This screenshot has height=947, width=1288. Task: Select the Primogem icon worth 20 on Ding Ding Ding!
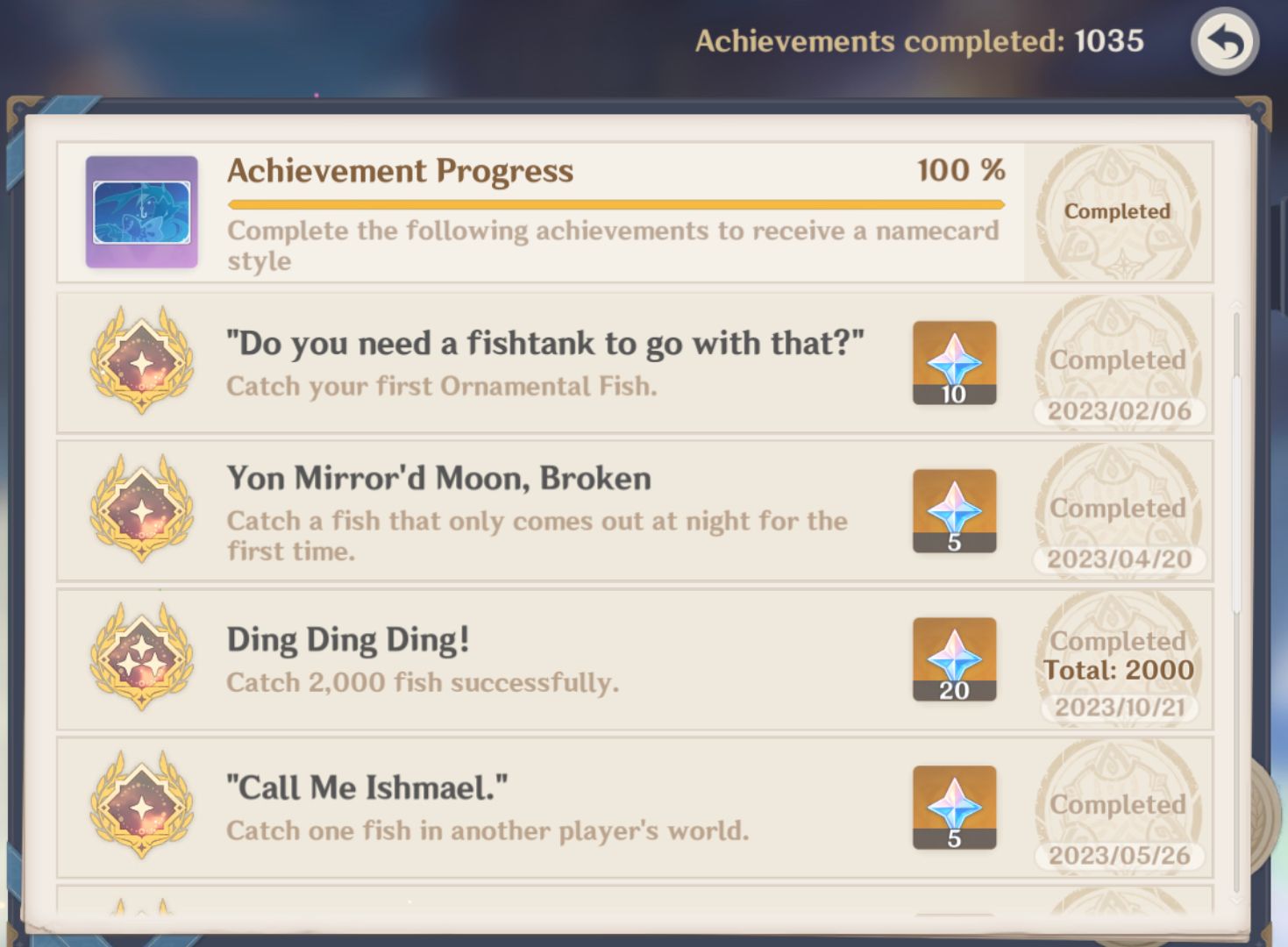click(x=954, y=659)
